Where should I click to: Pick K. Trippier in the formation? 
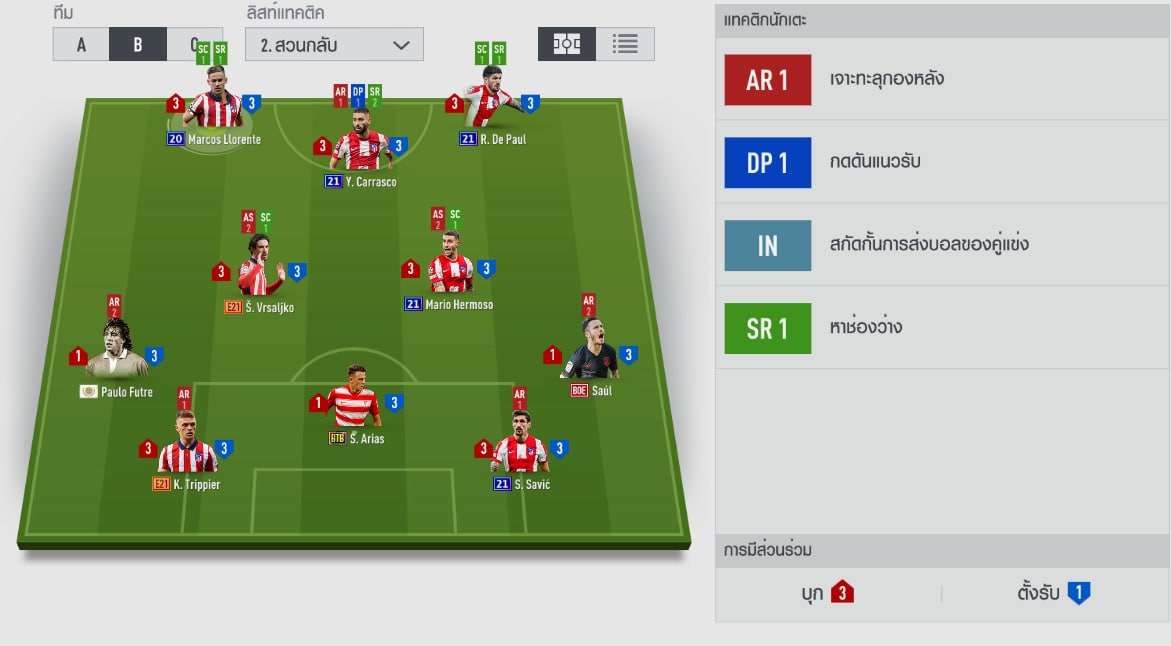point(185,451)
